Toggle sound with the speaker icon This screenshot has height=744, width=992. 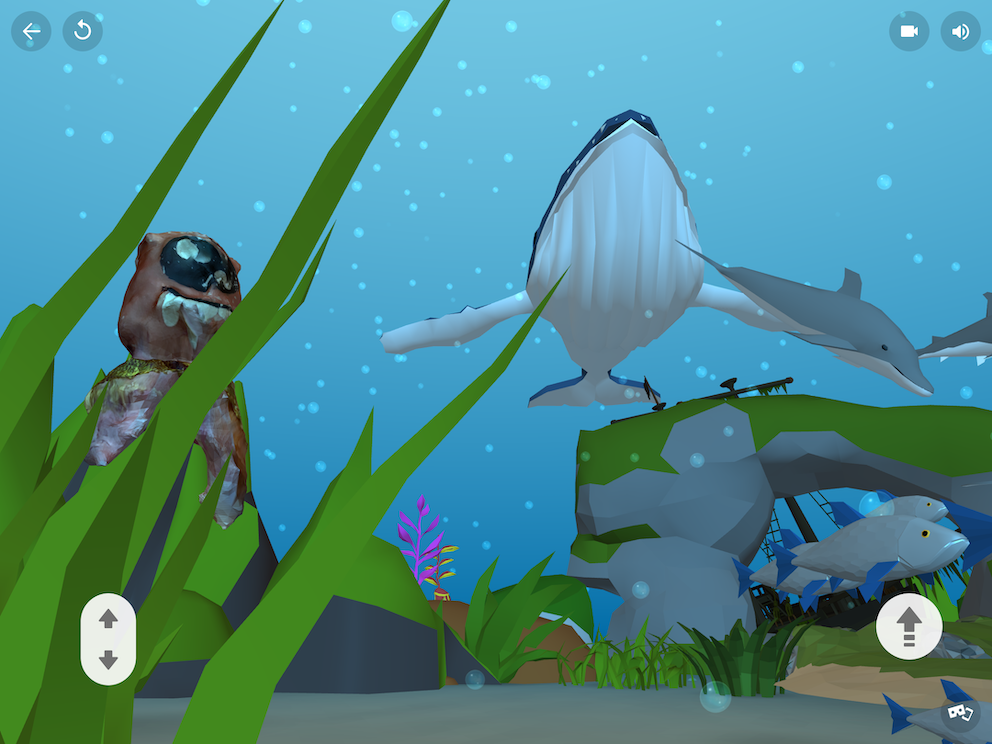(960, 31)
